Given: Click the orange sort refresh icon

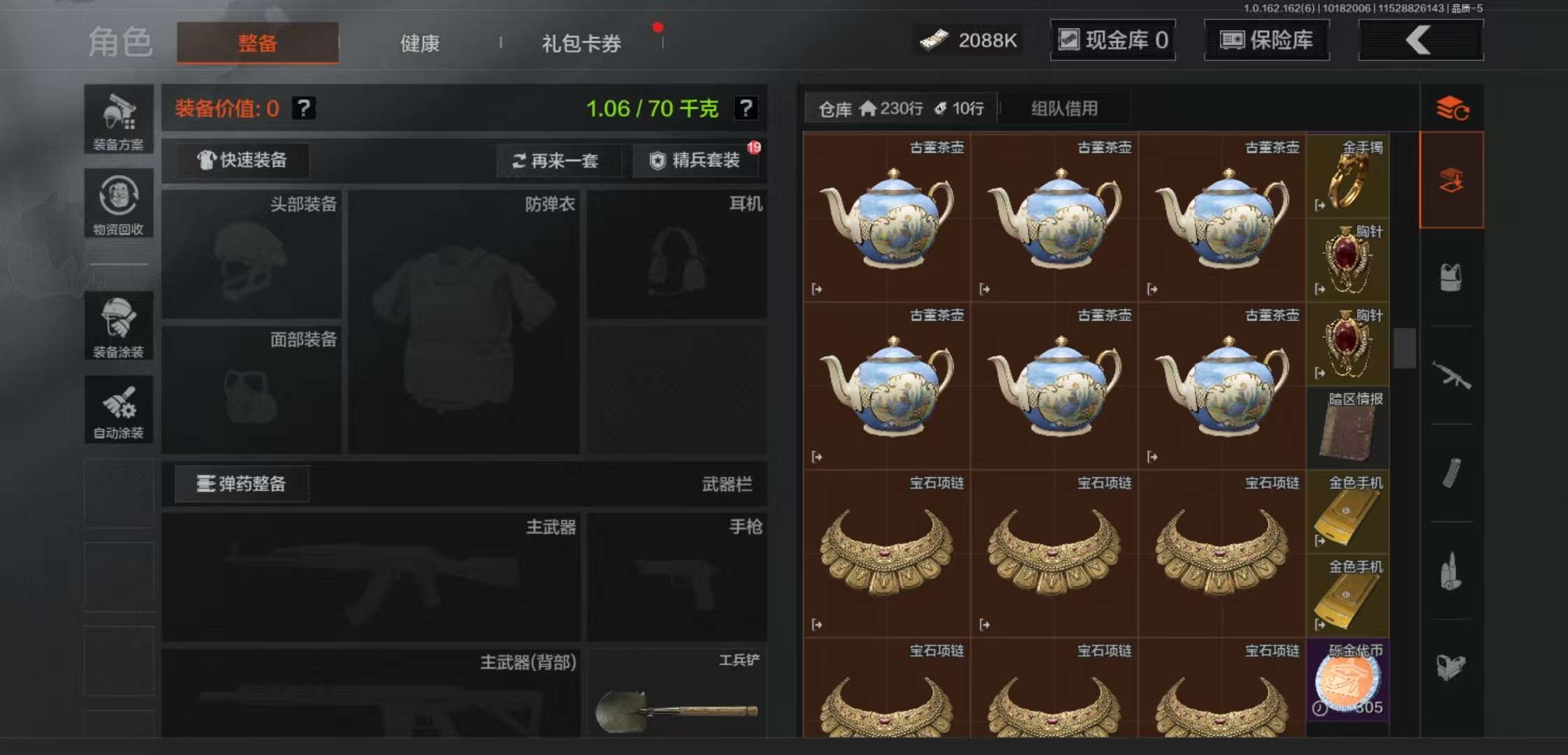Looking at the screenshot, I should click(1451, 108).
